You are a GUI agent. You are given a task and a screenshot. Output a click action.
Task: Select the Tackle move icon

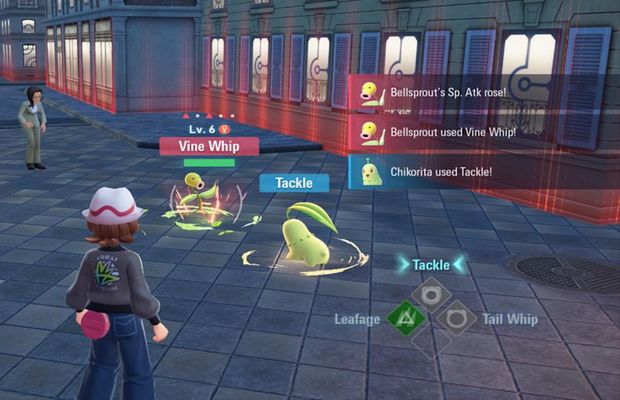[x=430, y=293]
